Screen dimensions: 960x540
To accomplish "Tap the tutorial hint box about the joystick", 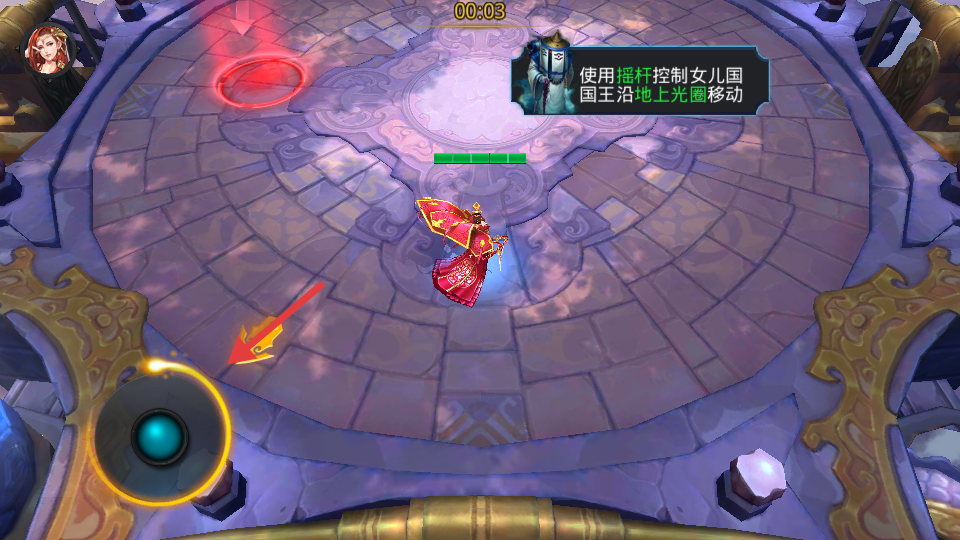I will coord(640,85).
